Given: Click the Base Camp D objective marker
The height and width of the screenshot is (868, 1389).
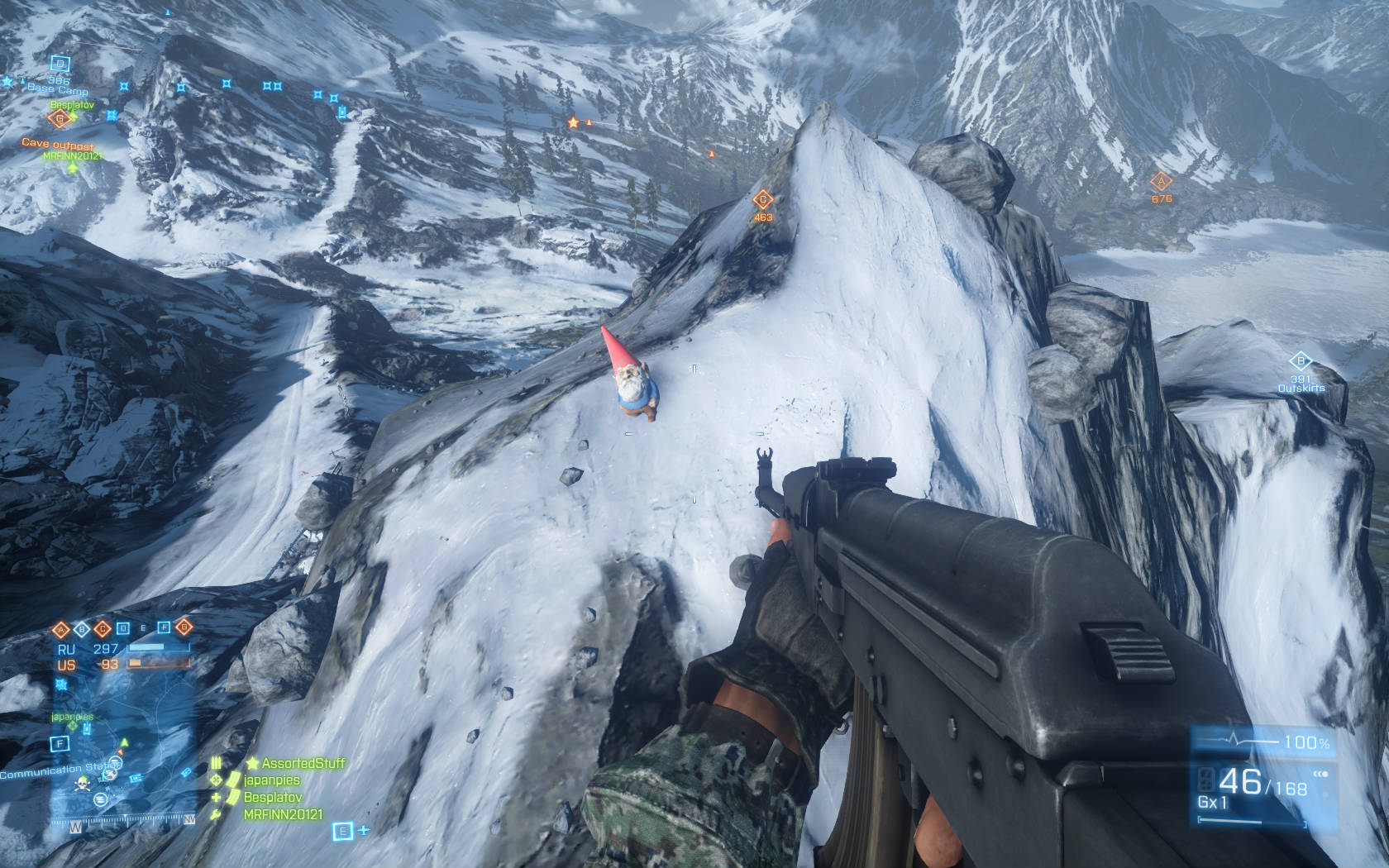Looking at the screenshot, I should point(59,64).
